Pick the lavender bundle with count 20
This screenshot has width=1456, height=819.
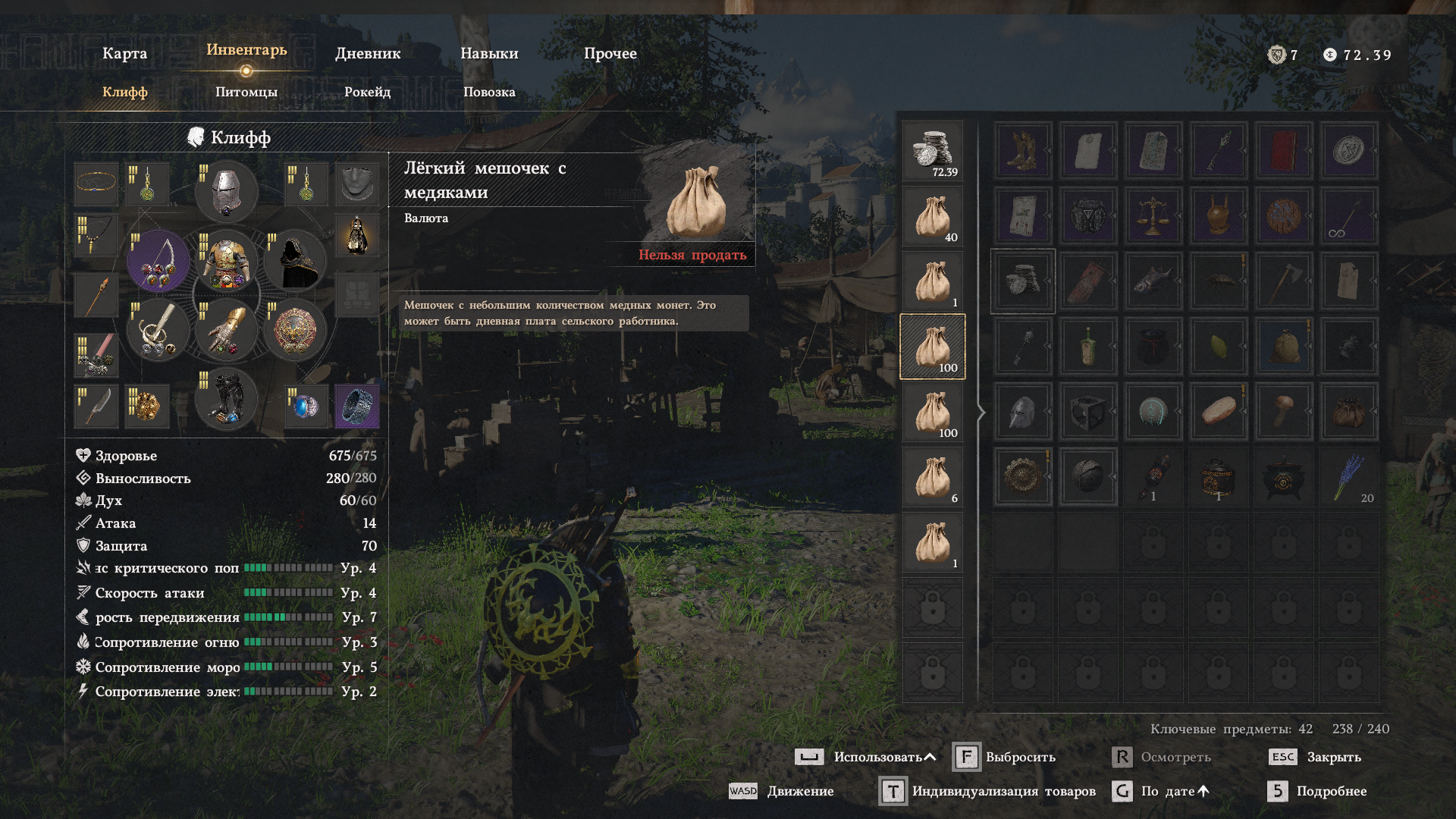click(x=1348, y=477)
